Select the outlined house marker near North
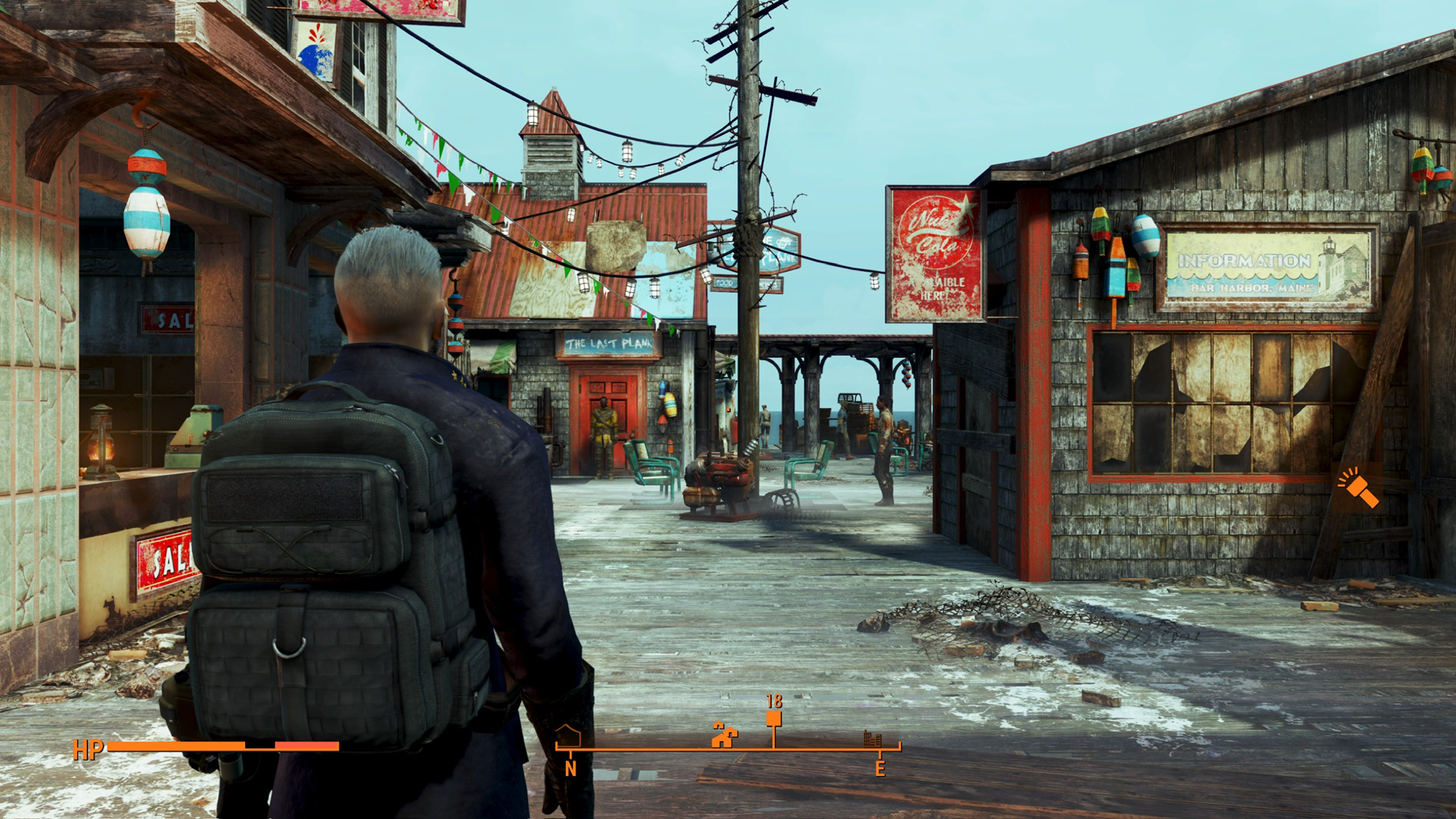The width and height of the screenshot is (1456, 819). pos(569,736)
